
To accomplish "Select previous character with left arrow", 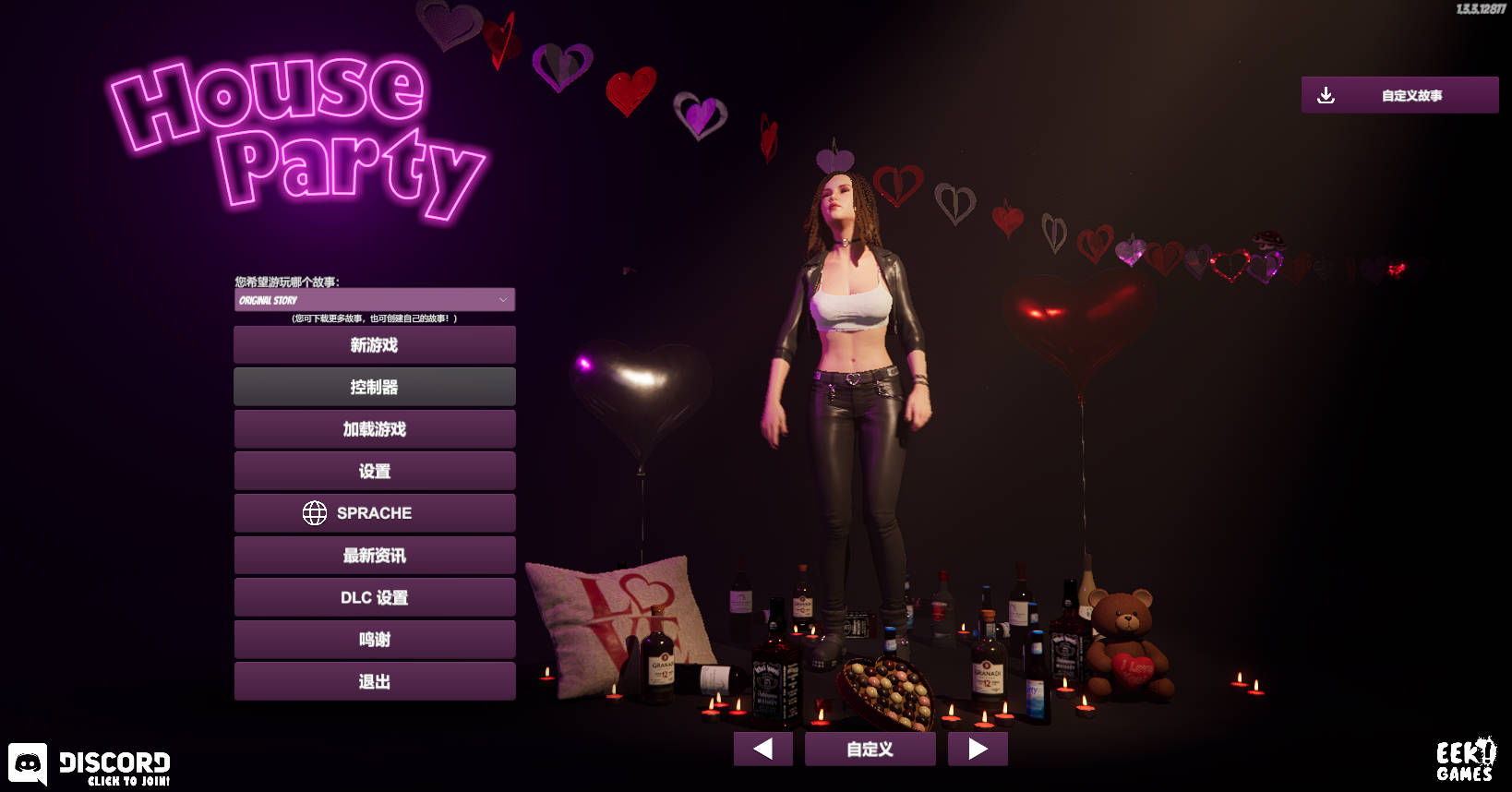I will click(762, 749).
